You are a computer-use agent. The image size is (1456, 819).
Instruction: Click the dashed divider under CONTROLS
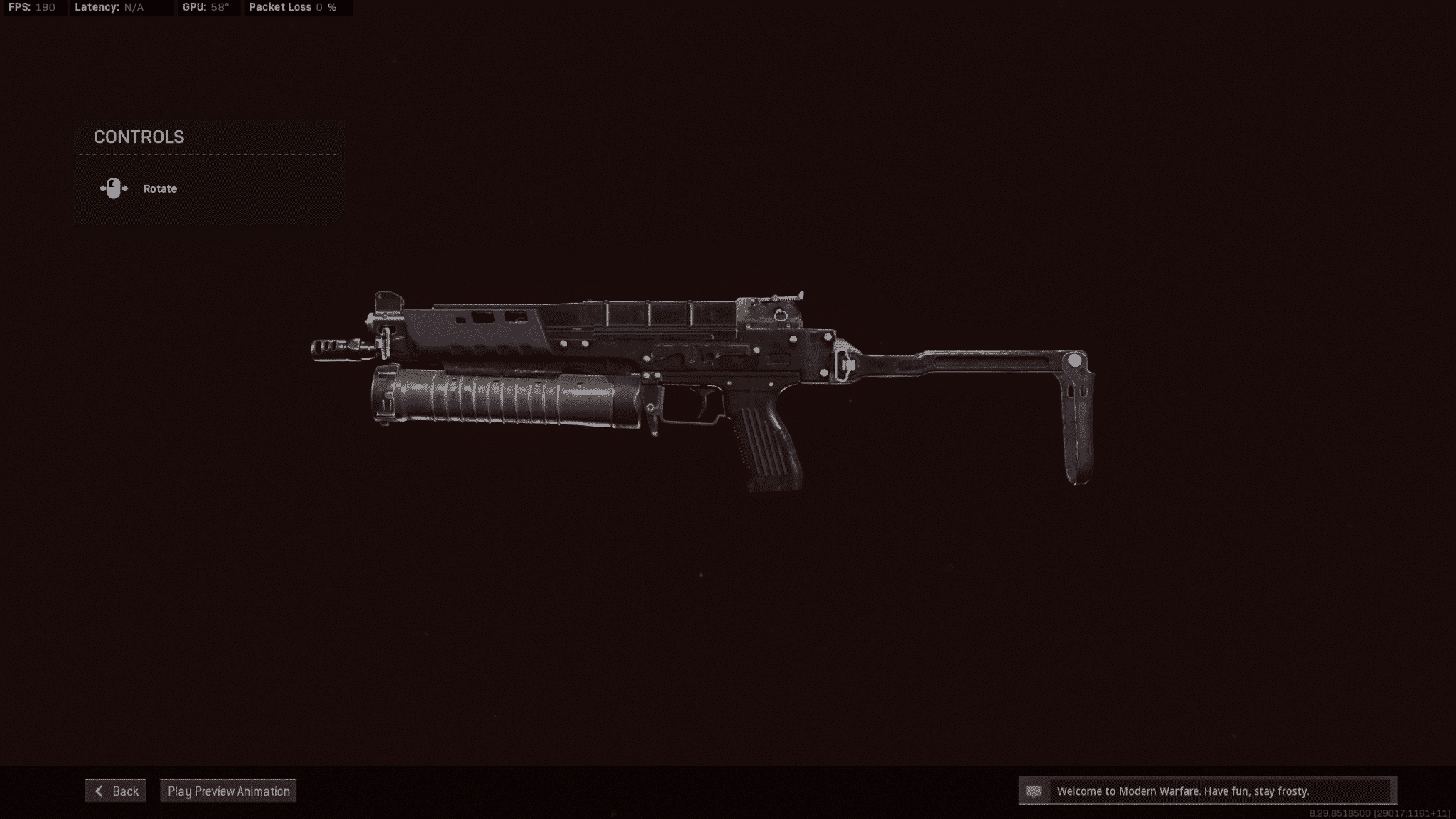[206, 155]
